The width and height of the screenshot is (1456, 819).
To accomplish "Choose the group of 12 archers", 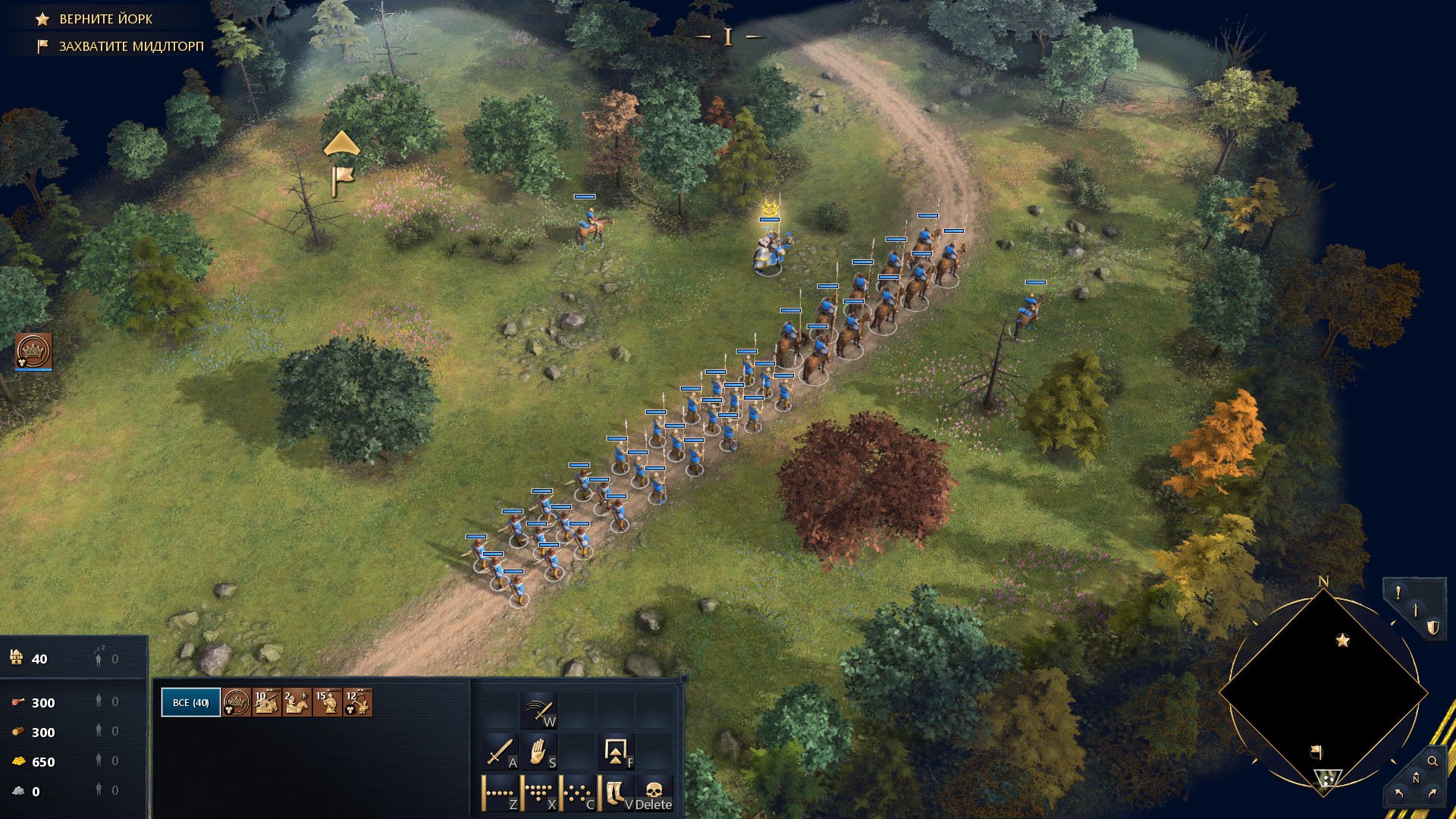I will [x=357, y=702].
